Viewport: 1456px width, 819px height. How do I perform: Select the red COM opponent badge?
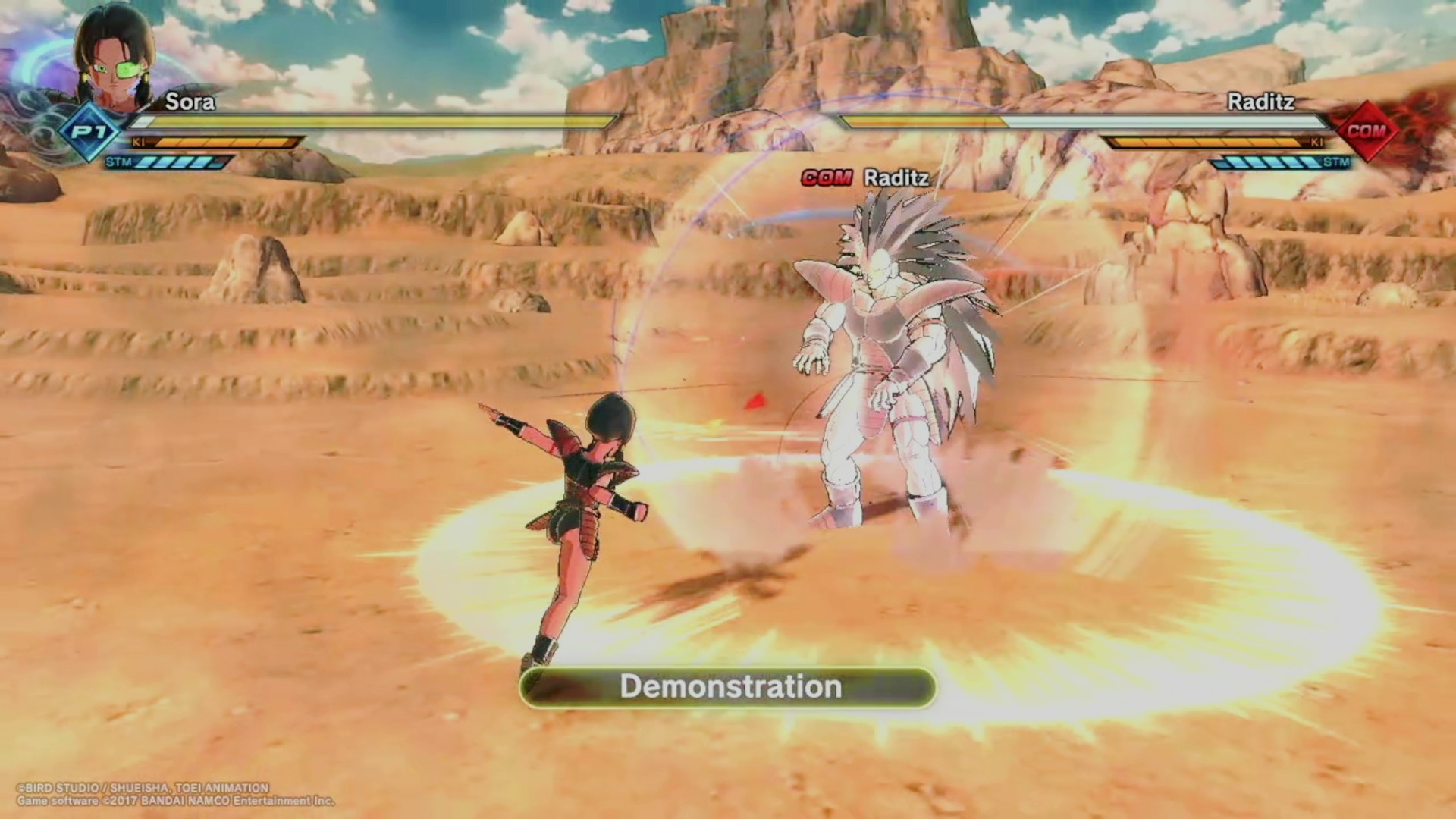click(x=1367, y=131)
